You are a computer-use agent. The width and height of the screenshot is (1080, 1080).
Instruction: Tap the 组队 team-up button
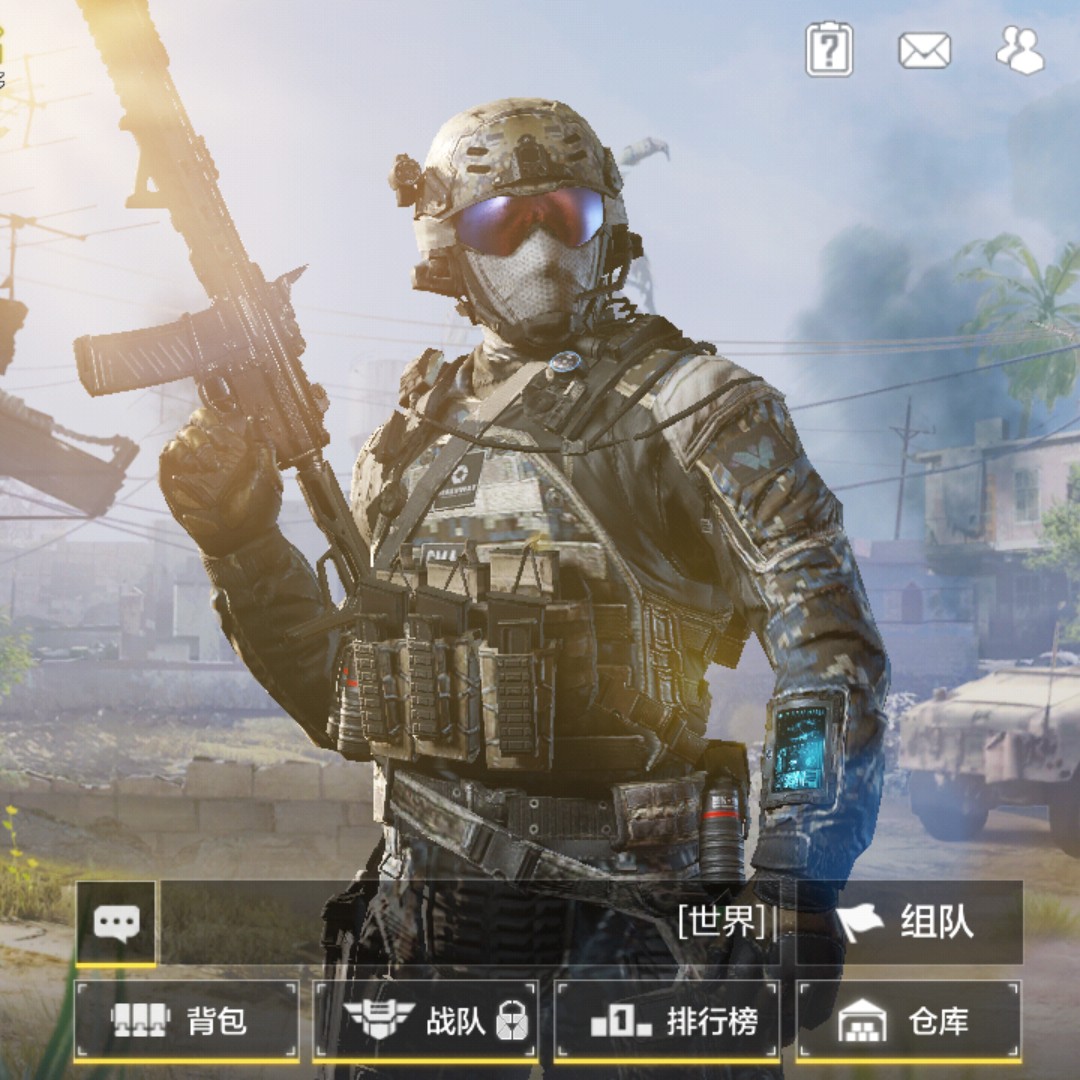(908, 922)
